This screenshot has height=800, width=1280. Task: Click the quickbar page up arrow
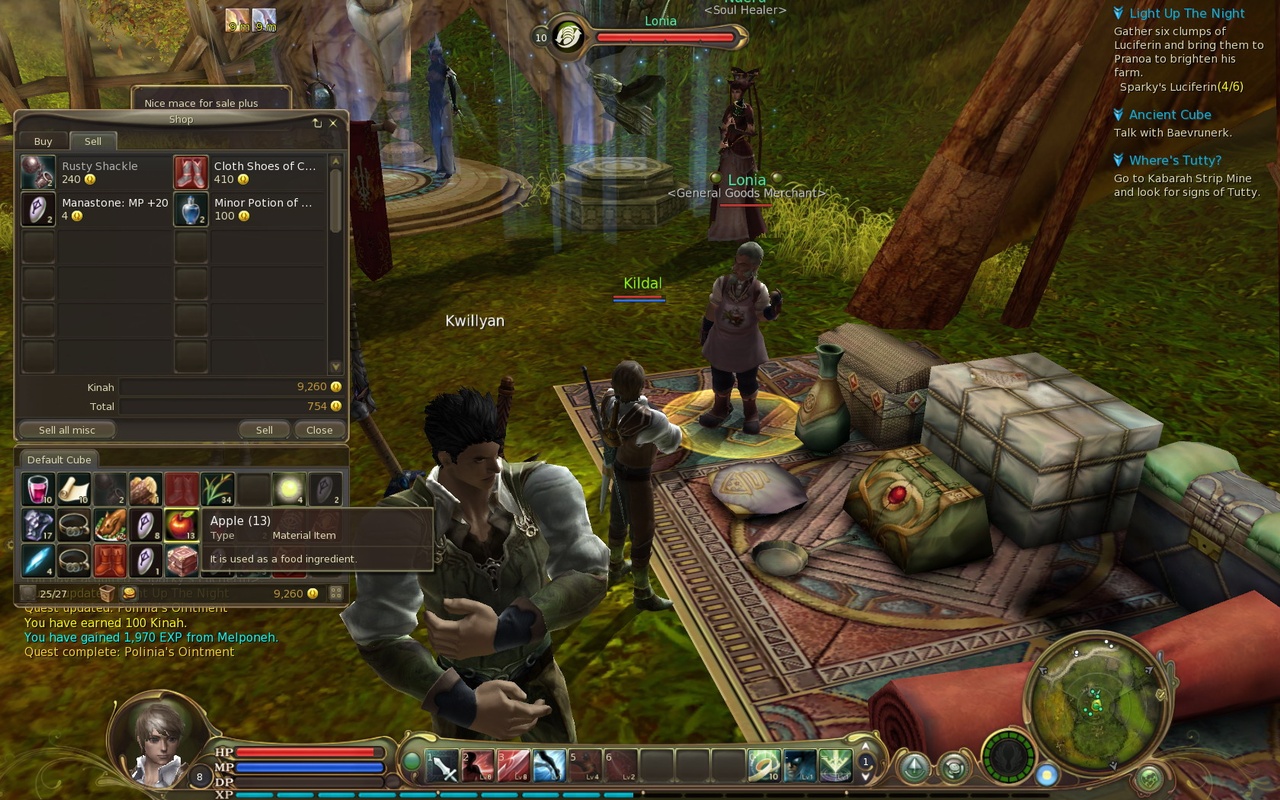point(865,746)
